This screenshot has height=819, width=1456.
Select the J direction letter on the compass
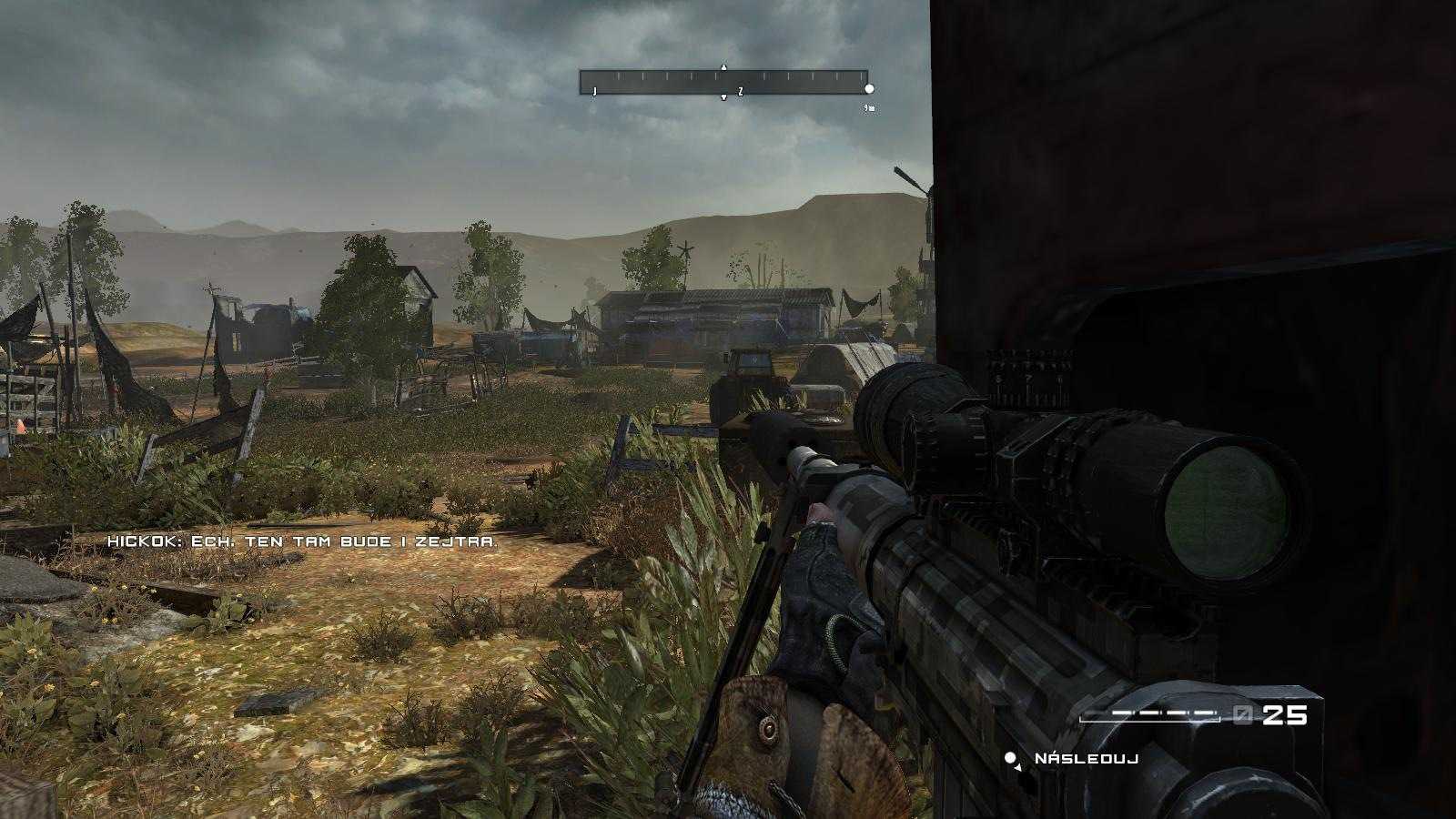[x=595, y=90]
